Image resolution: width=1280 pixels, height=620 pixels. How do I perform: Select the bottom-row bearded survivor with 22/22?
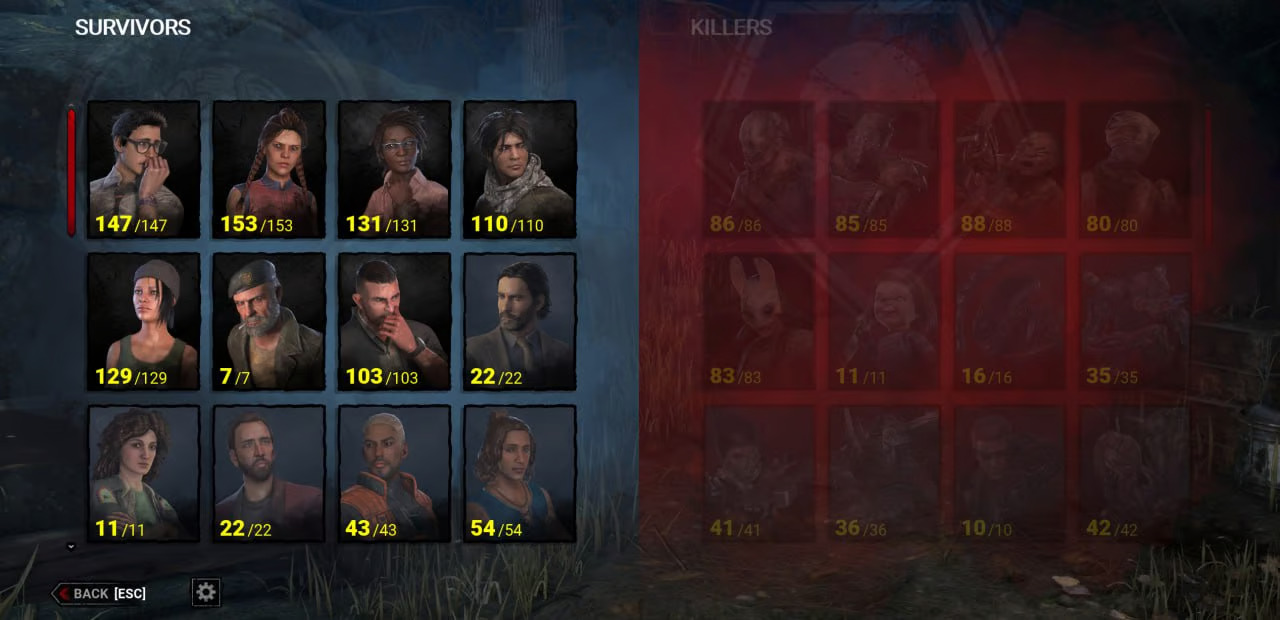269,473
